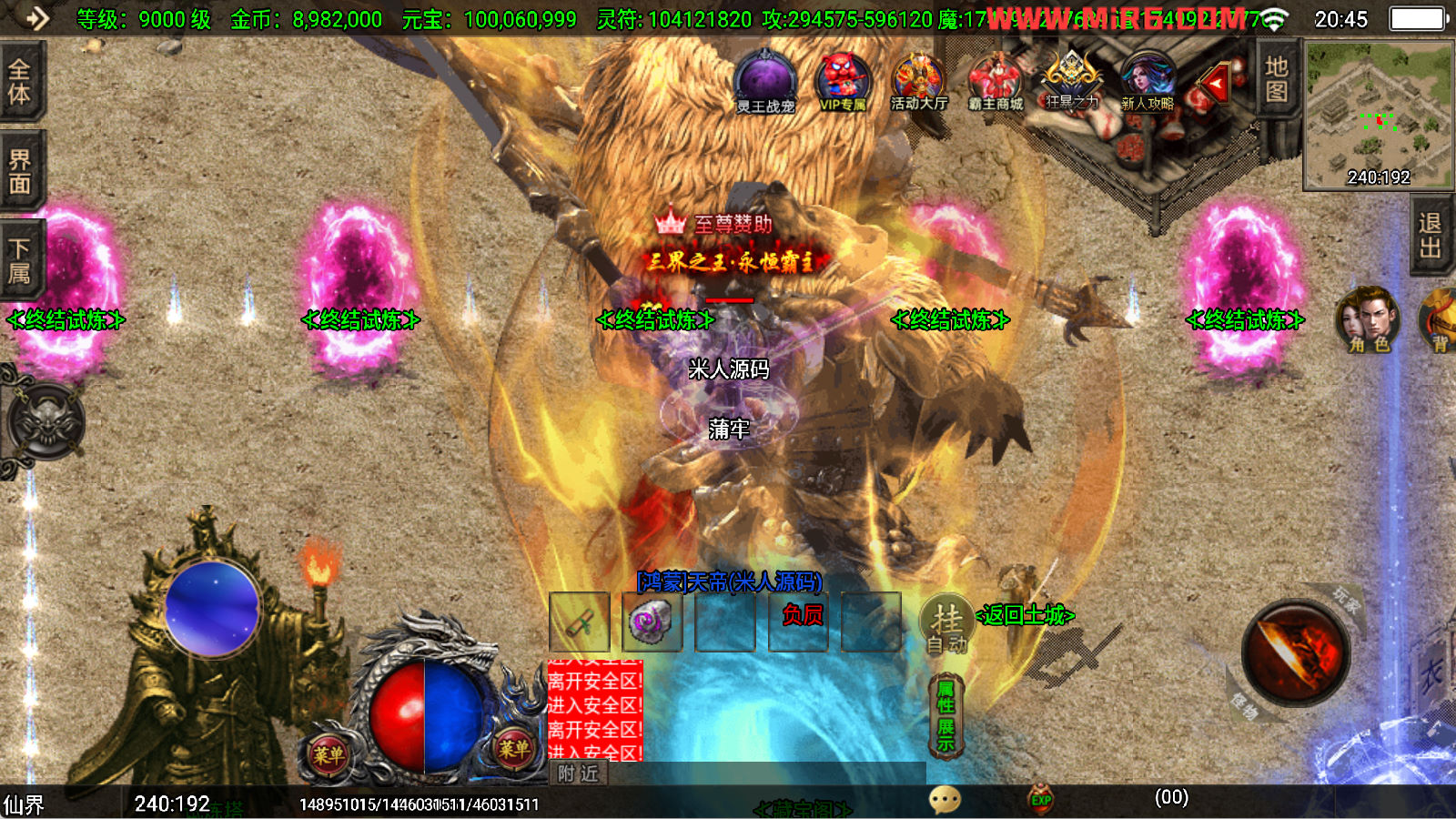
Task: Click the minimap showing 240:192
Action: coord(1378,115)
